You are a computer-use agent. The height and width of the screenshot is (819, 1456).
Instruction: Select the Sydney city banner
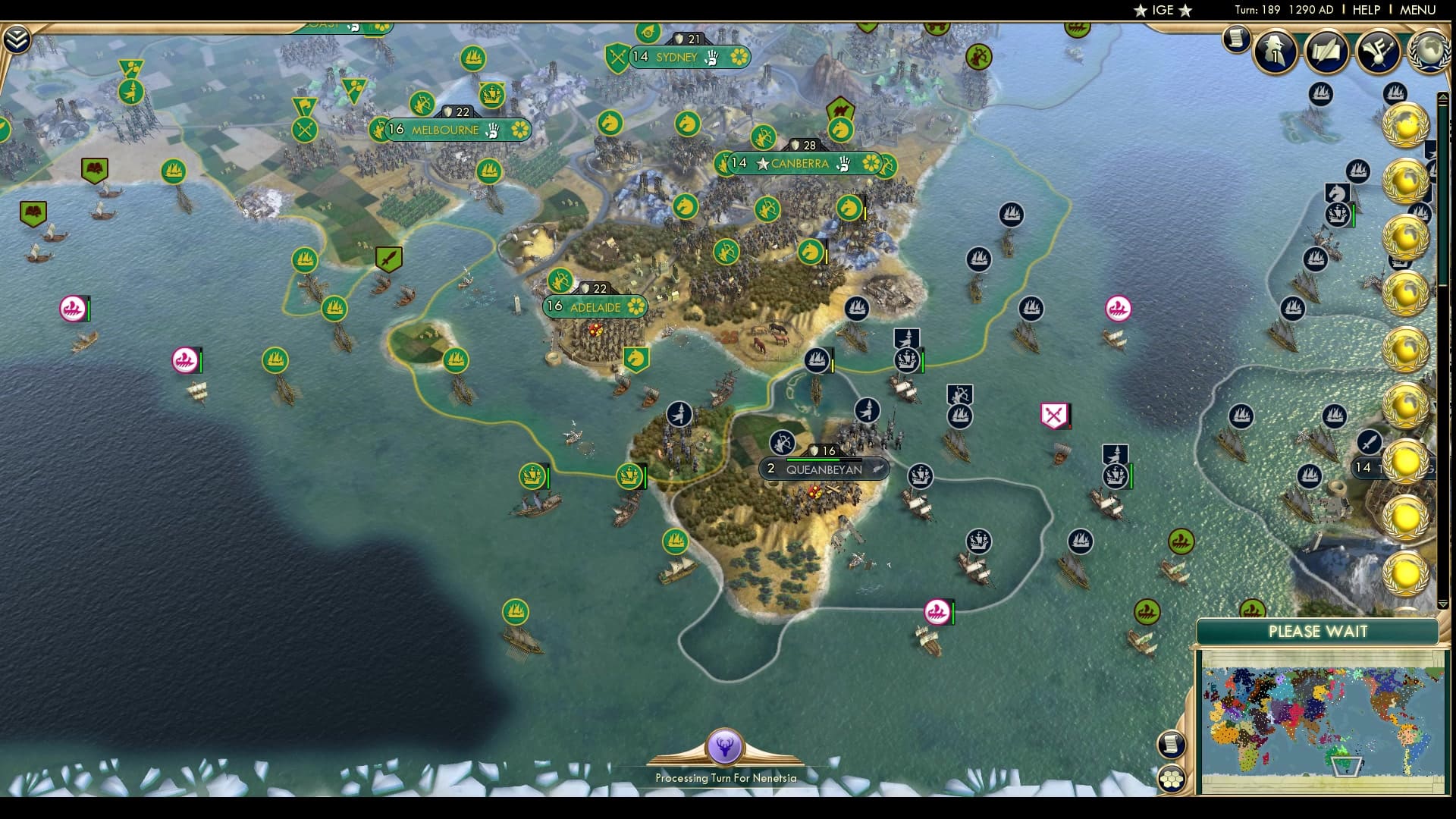click(x=680, y=57)
